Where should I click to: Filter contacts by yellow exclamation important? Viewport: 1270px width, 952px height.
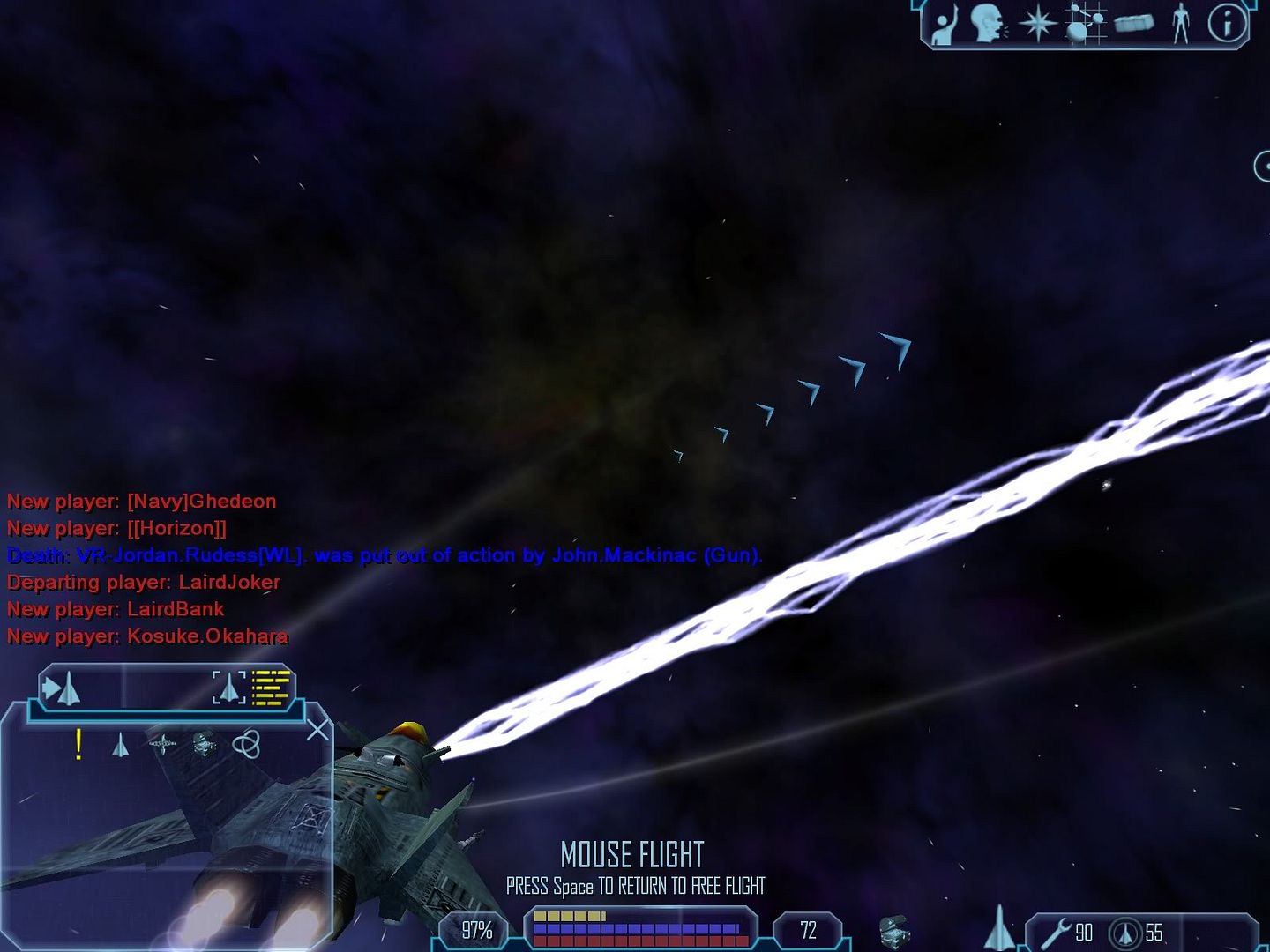pos(78,745)
